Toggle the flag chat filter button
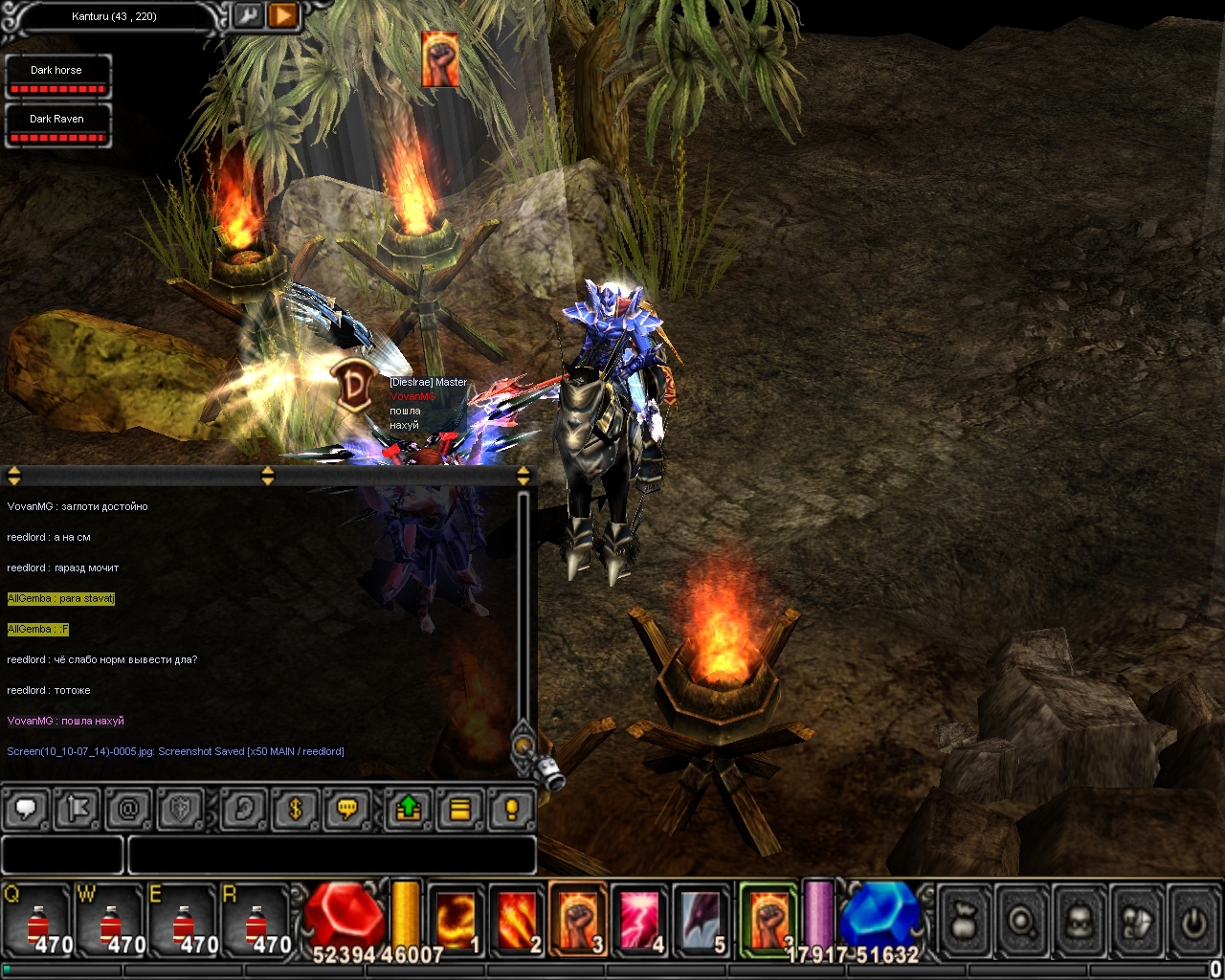The width and height of the screenshot is (1225, 980). click(78, 810)
